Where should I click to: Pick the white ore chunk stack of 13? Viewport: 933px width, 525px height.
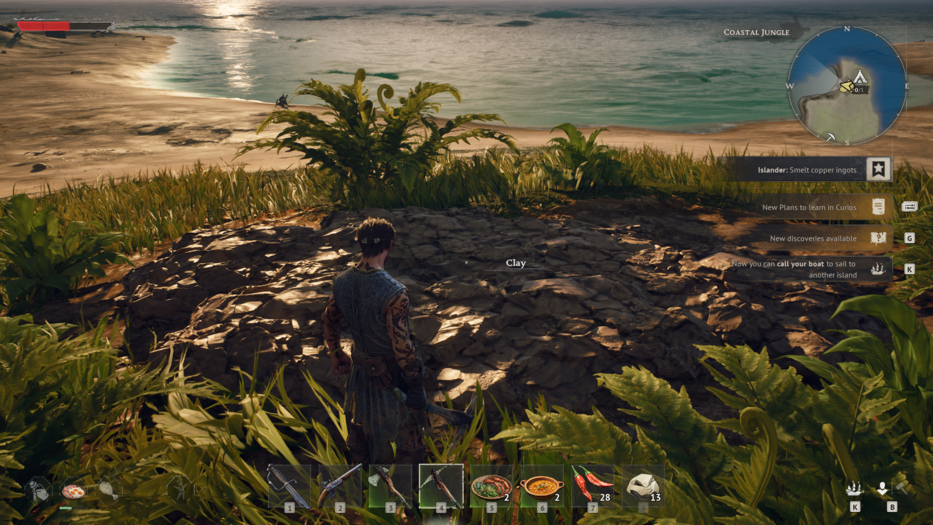(642, 486)
